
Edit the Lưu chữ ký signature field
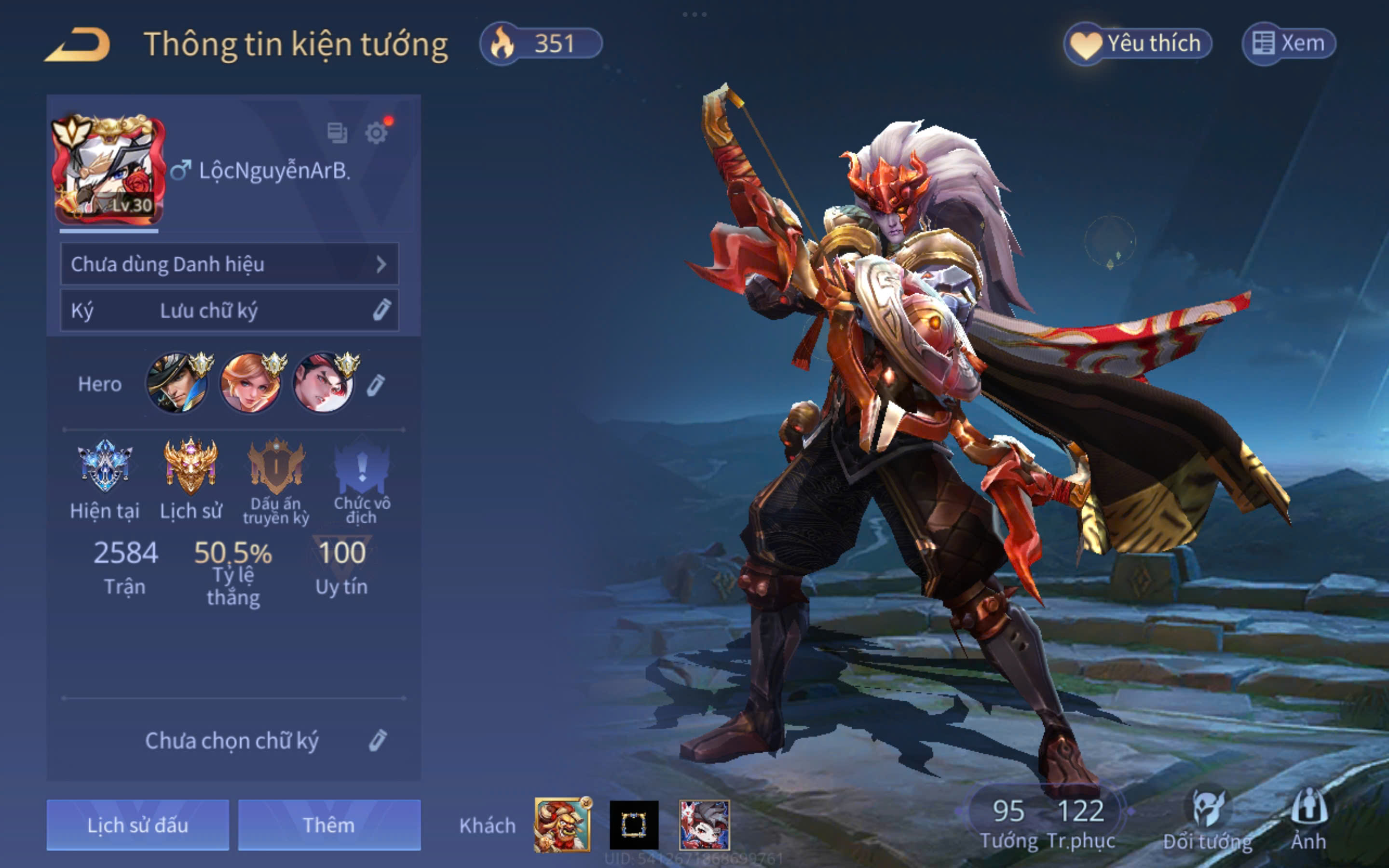(x=229, y=311)
